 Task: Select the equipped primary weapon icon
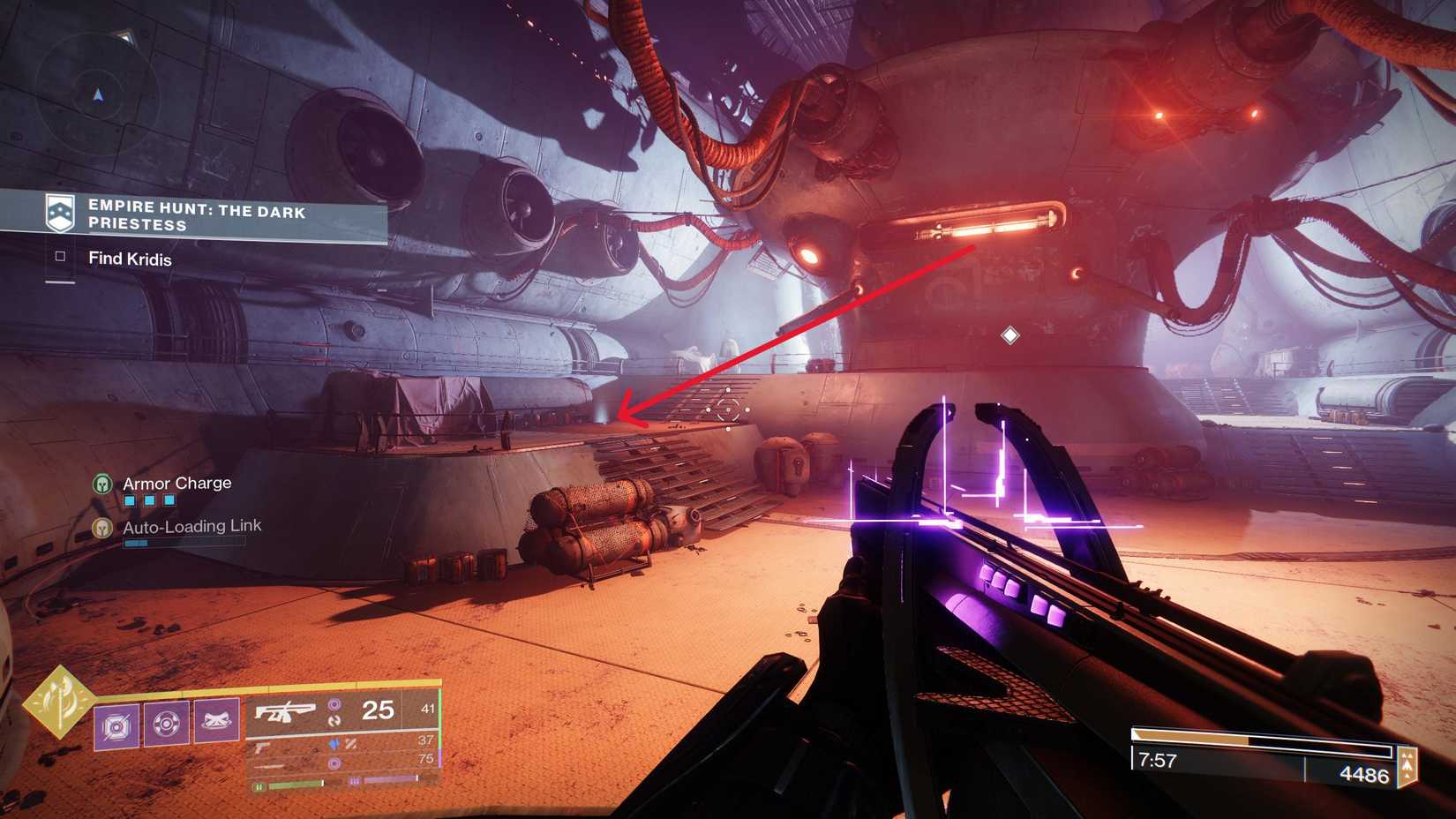285,711
